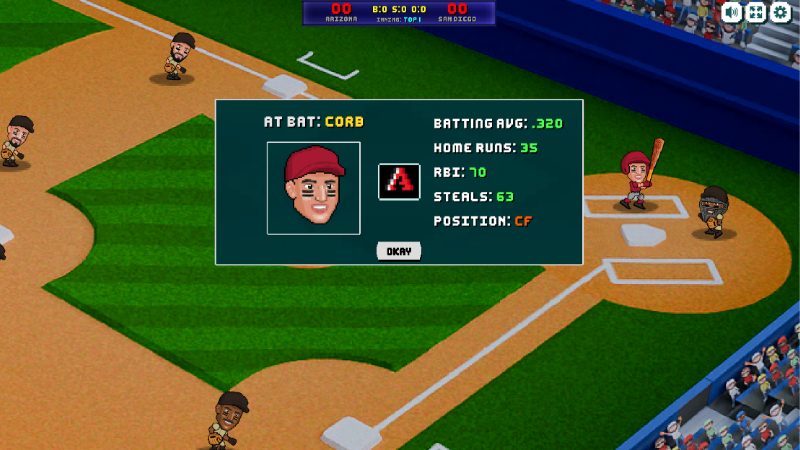Switch to fullscreen with the arrows icon
Screen dimensions: 800x450
[756, 12]
